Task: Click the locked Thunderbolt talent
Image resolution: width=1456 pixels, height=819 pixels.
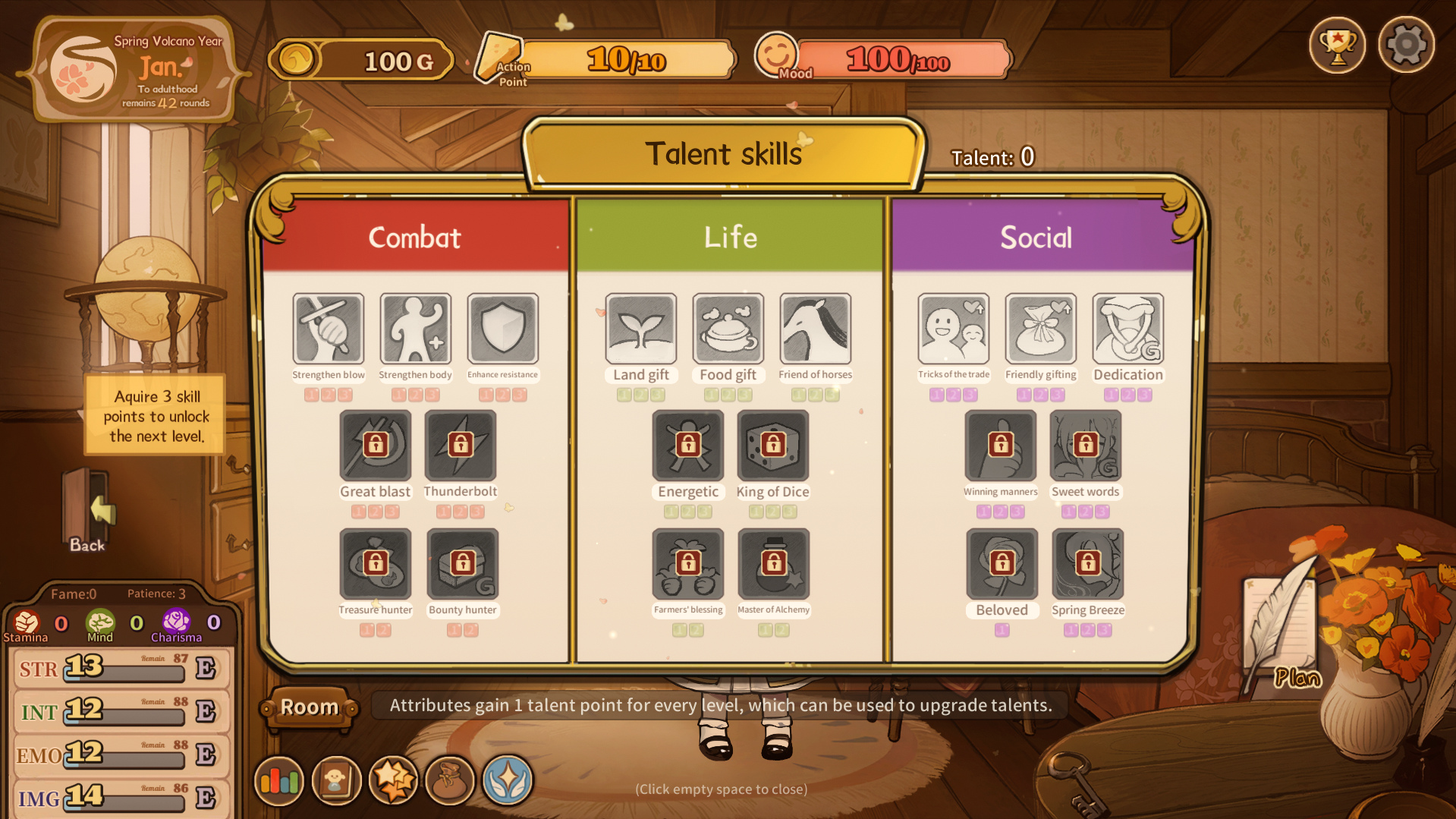Action: pyautogui.click(x=461, y=446)
